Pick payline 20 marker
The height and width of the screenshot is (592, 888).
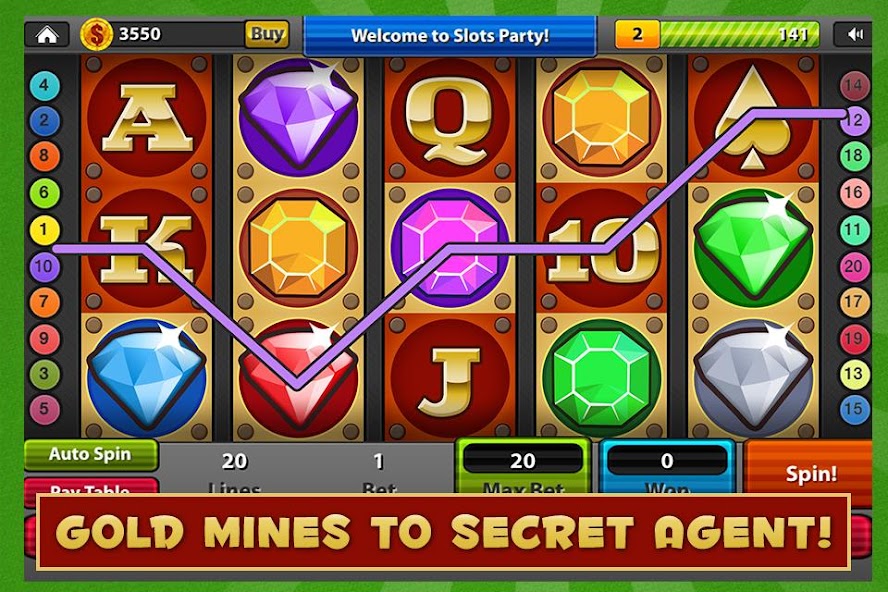(855, 266)
